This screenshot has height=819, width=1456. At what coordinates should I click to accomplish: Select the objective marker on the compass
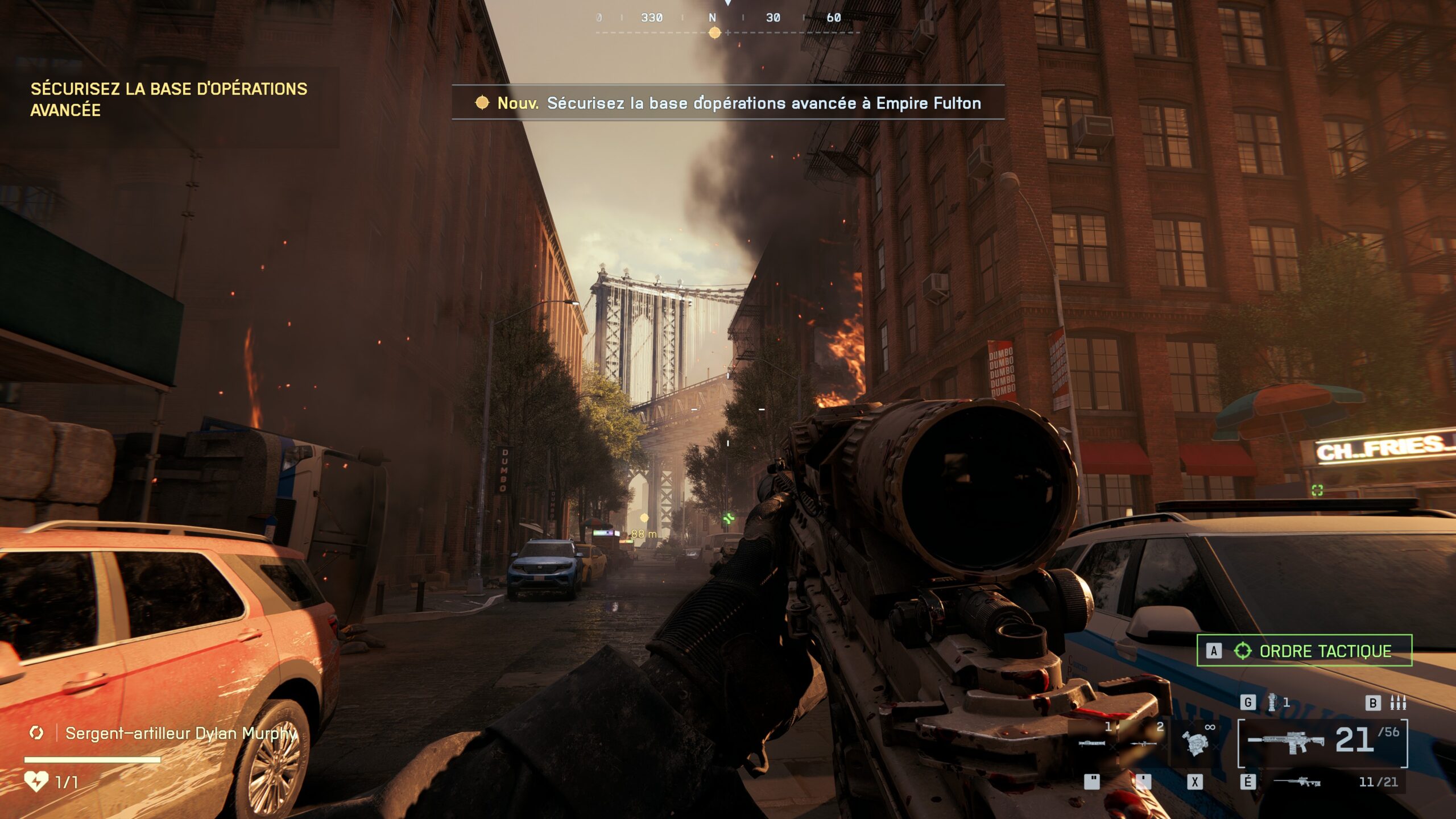click(715, 33)
